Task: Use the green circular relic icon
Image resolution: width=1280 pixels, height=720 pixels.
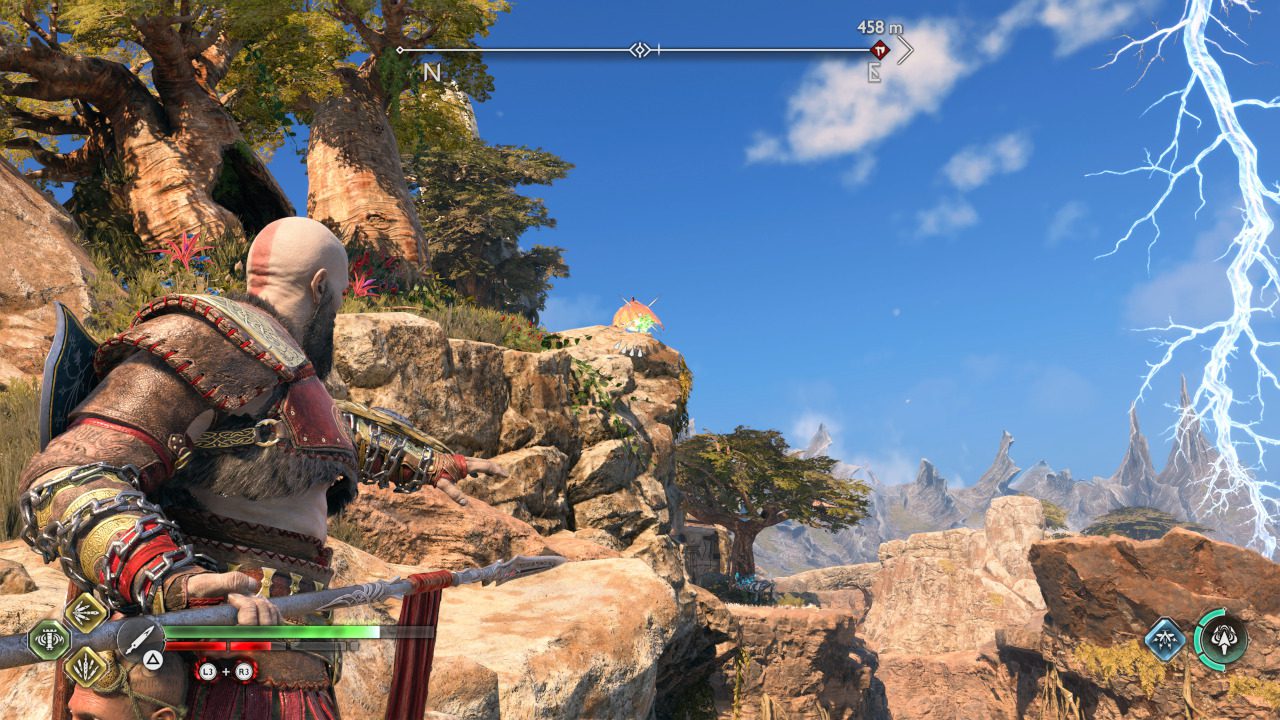Action: tap(1222, 638)
